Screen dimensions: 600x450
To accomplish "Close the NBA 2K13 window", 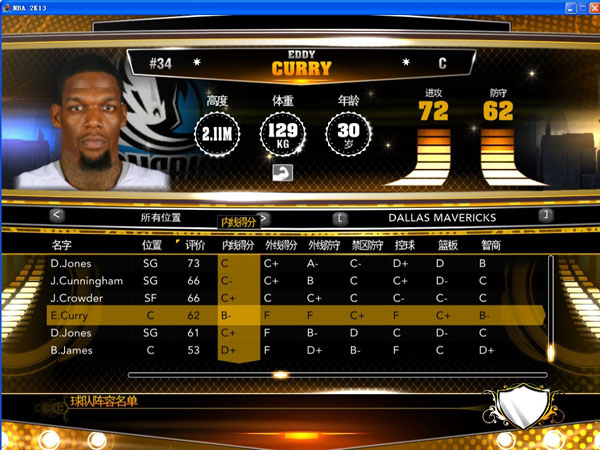I will [x=589, y=6].
